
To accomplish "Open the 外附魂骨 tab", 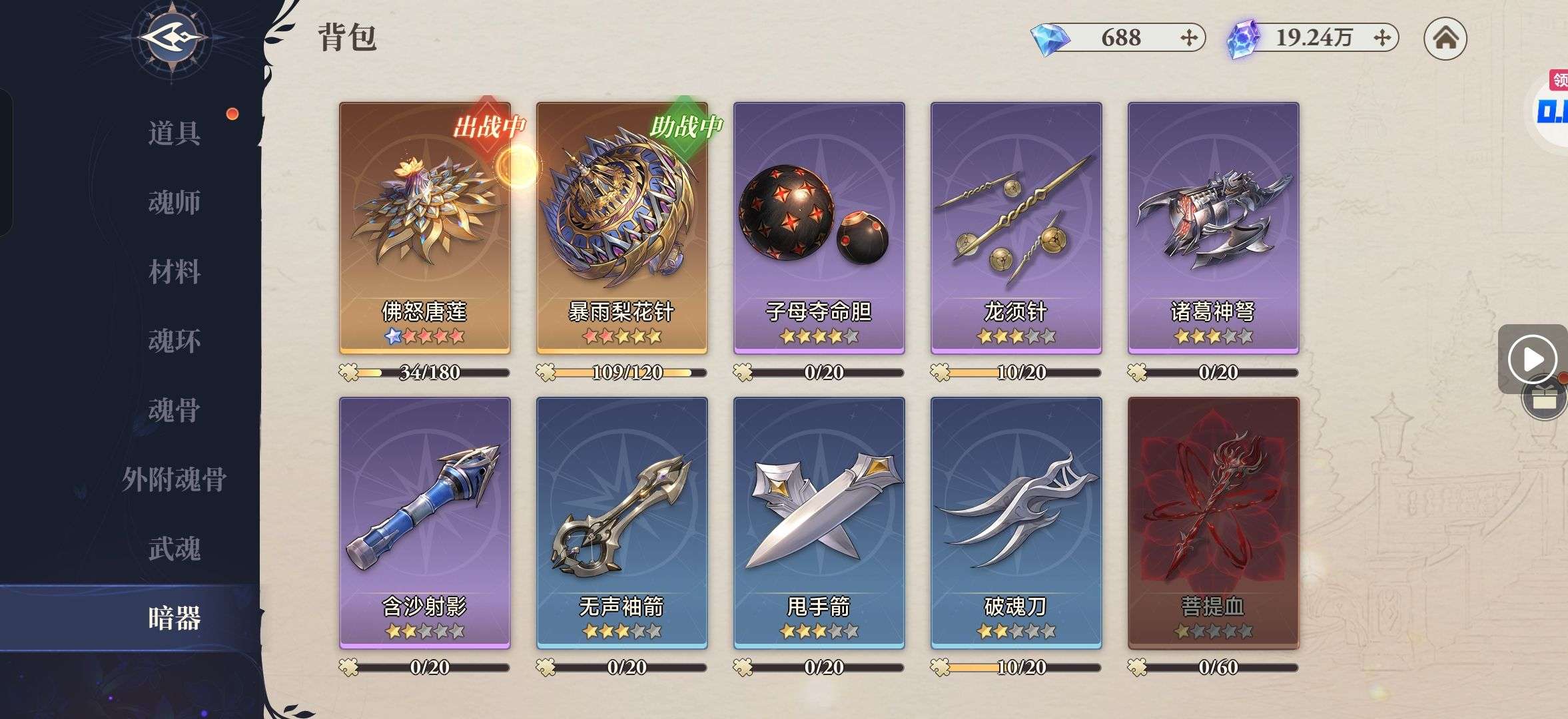I will click(x=175, y=479).
